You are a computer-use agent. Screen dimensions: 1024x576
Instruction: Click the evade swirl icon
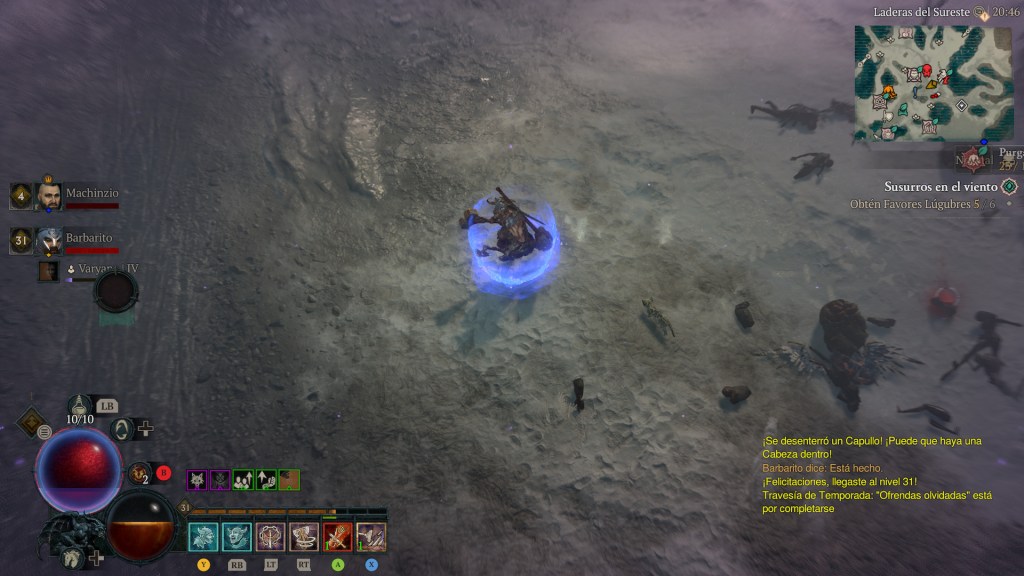point(122,429)
